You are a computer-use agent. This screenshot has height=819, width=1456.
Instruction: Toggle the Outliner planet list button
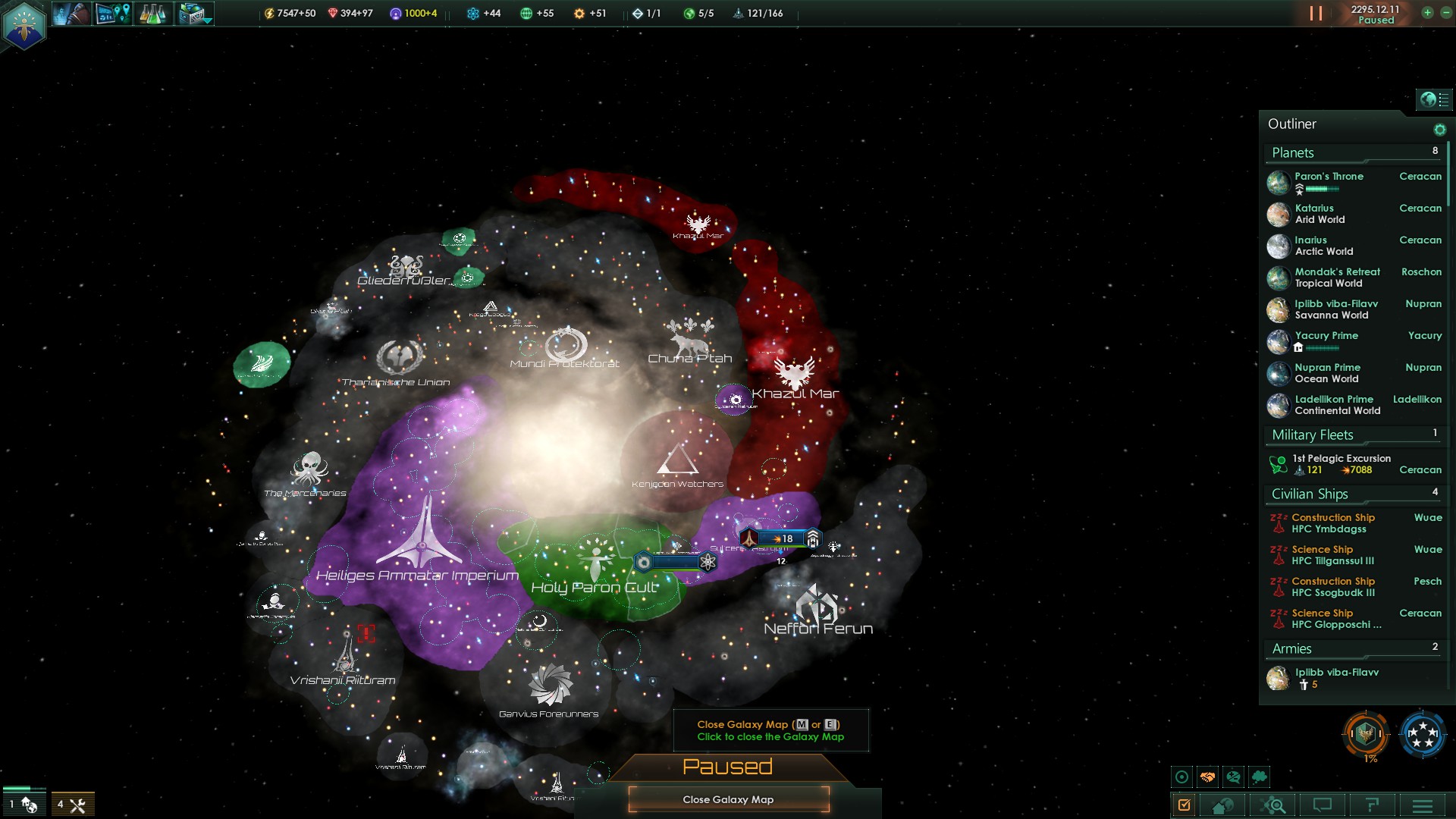tap(1434, 99)
